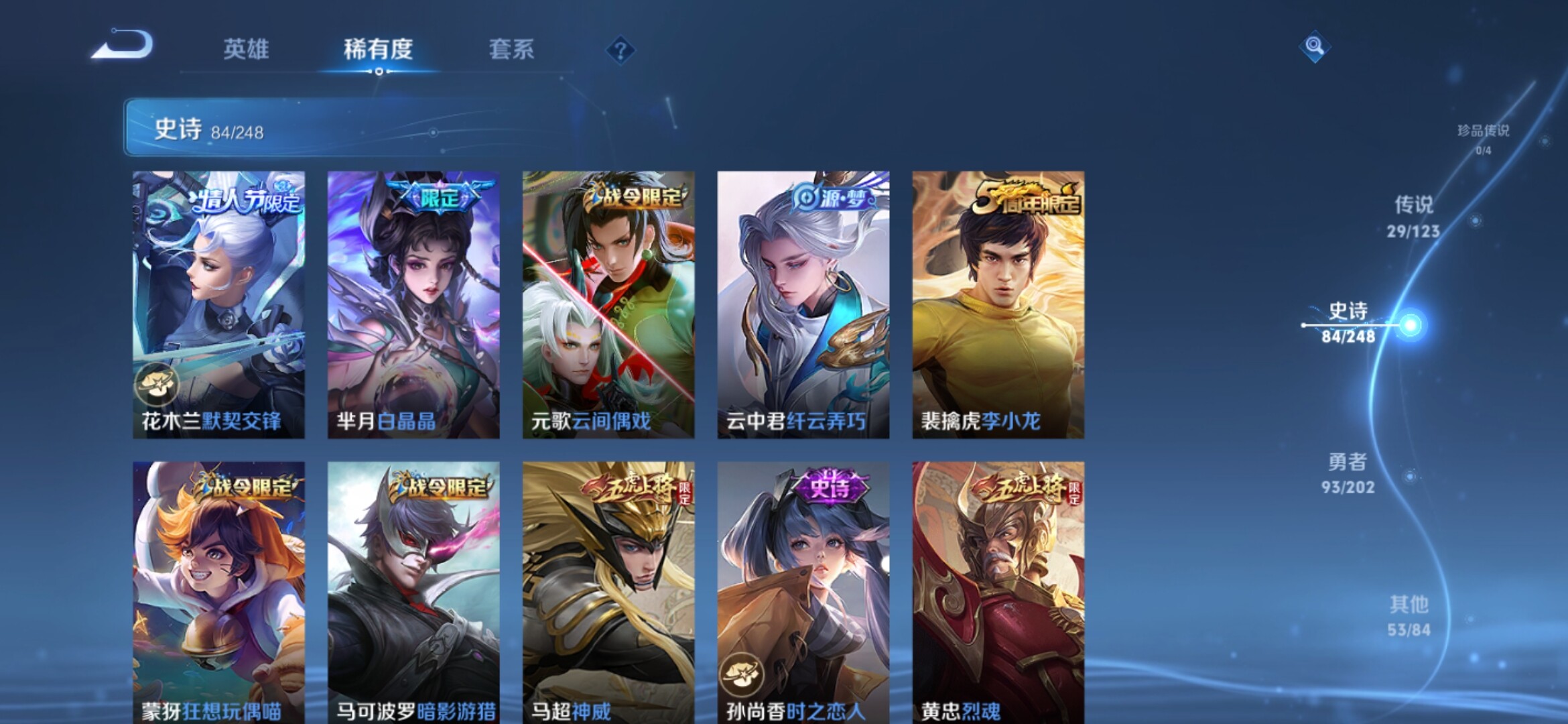Screen dimensions: 1568x724
Task: Jump to 勇者 rarity section
Action: 1348,473
